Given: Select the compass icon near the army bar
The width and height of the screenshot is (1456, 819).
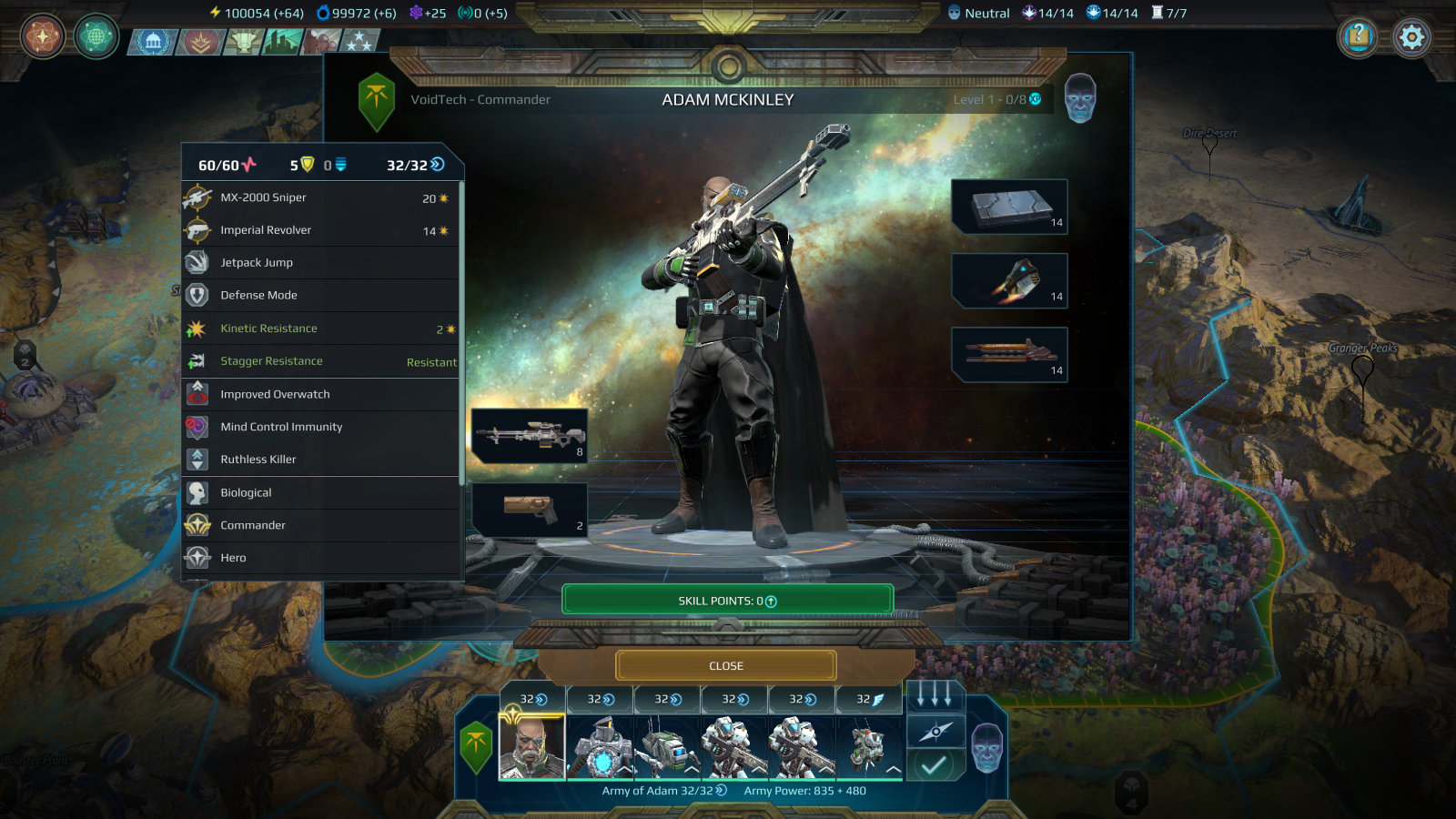Looking at the screenshot, I should (935, 730).
